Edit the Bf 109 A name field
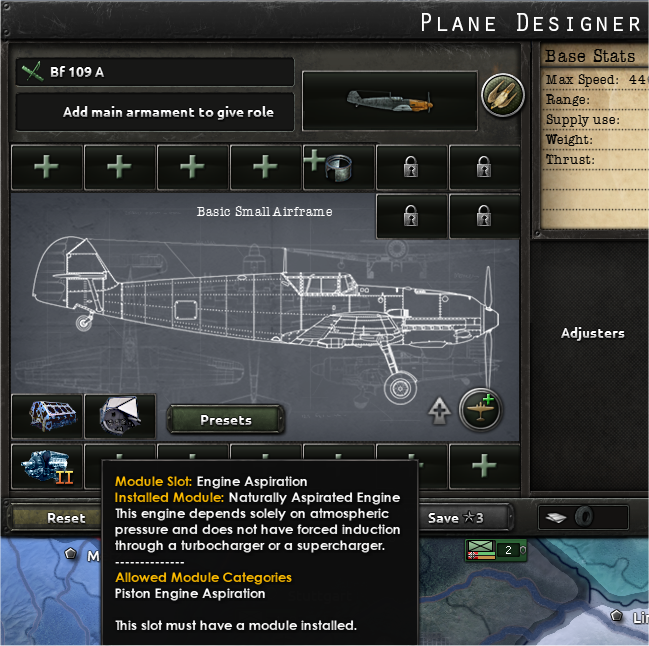Image resolution: width=649 pixels, height=646 pixels. point(155,72)
